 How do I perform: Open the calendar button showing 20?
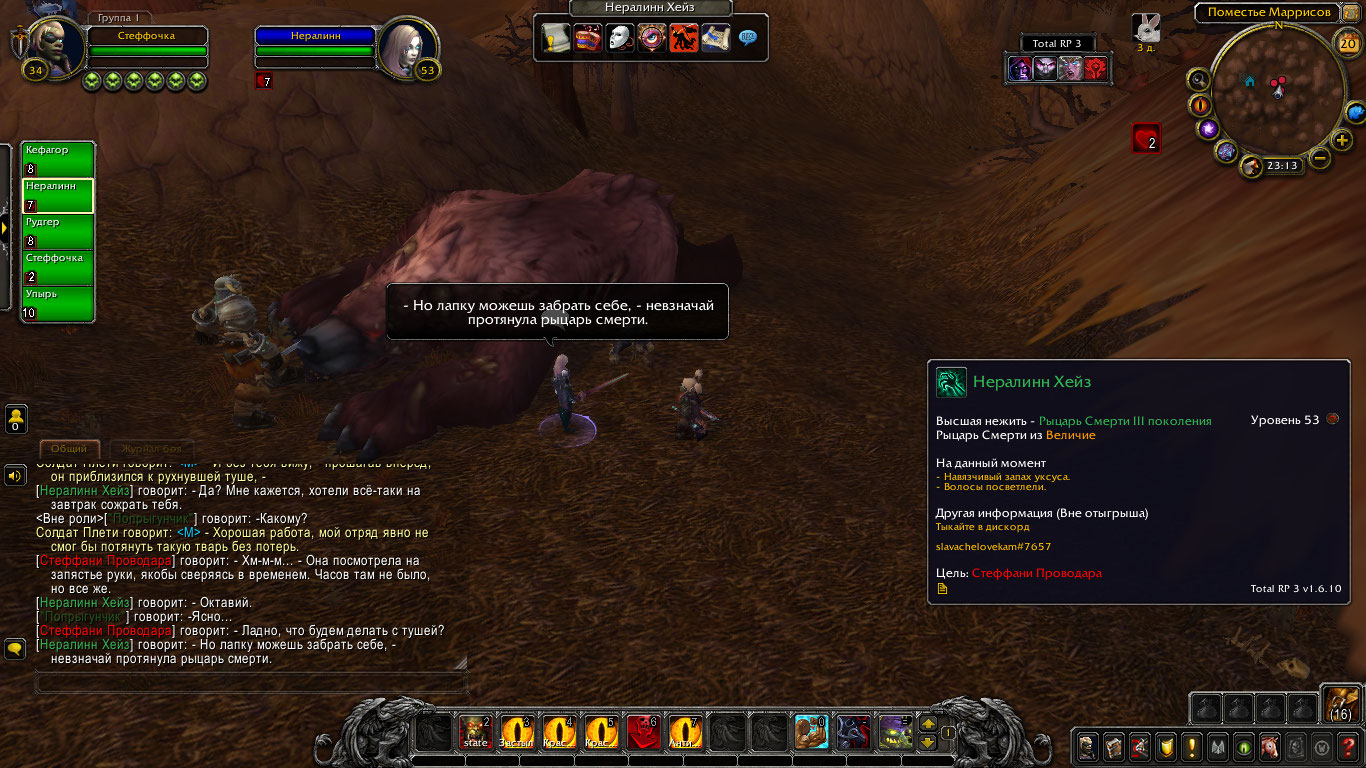pyautogui.click(x=1347, y=42)
